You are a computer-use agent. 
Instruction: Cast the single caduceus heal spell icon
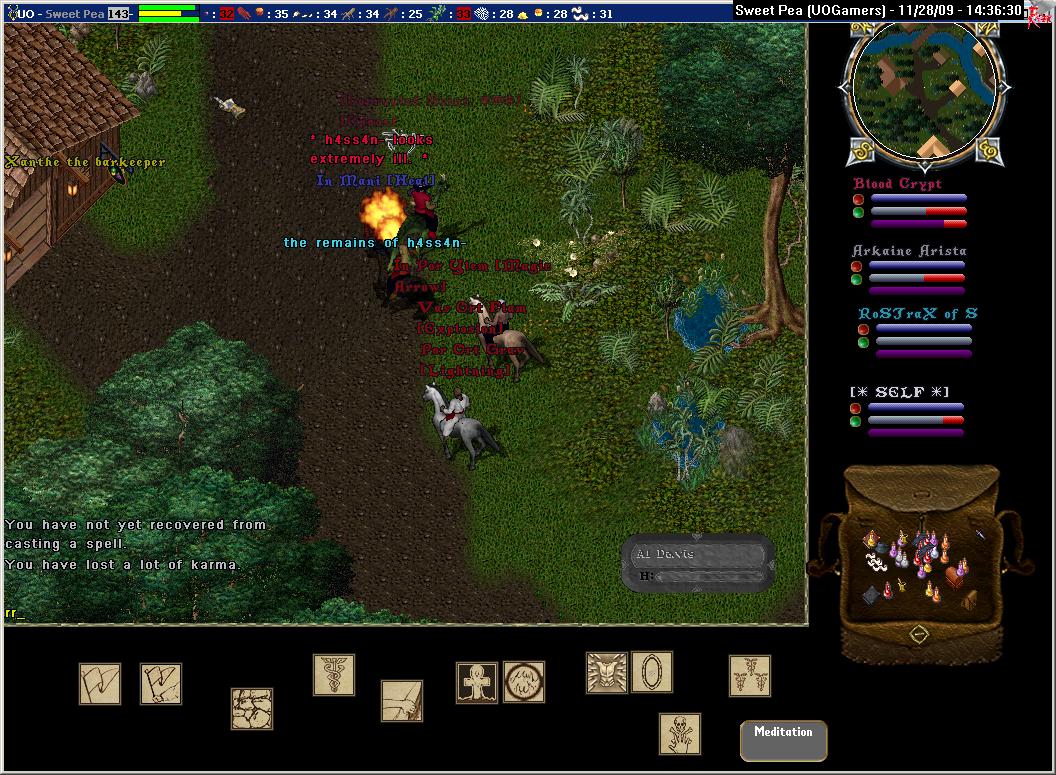tap(333, 675)
